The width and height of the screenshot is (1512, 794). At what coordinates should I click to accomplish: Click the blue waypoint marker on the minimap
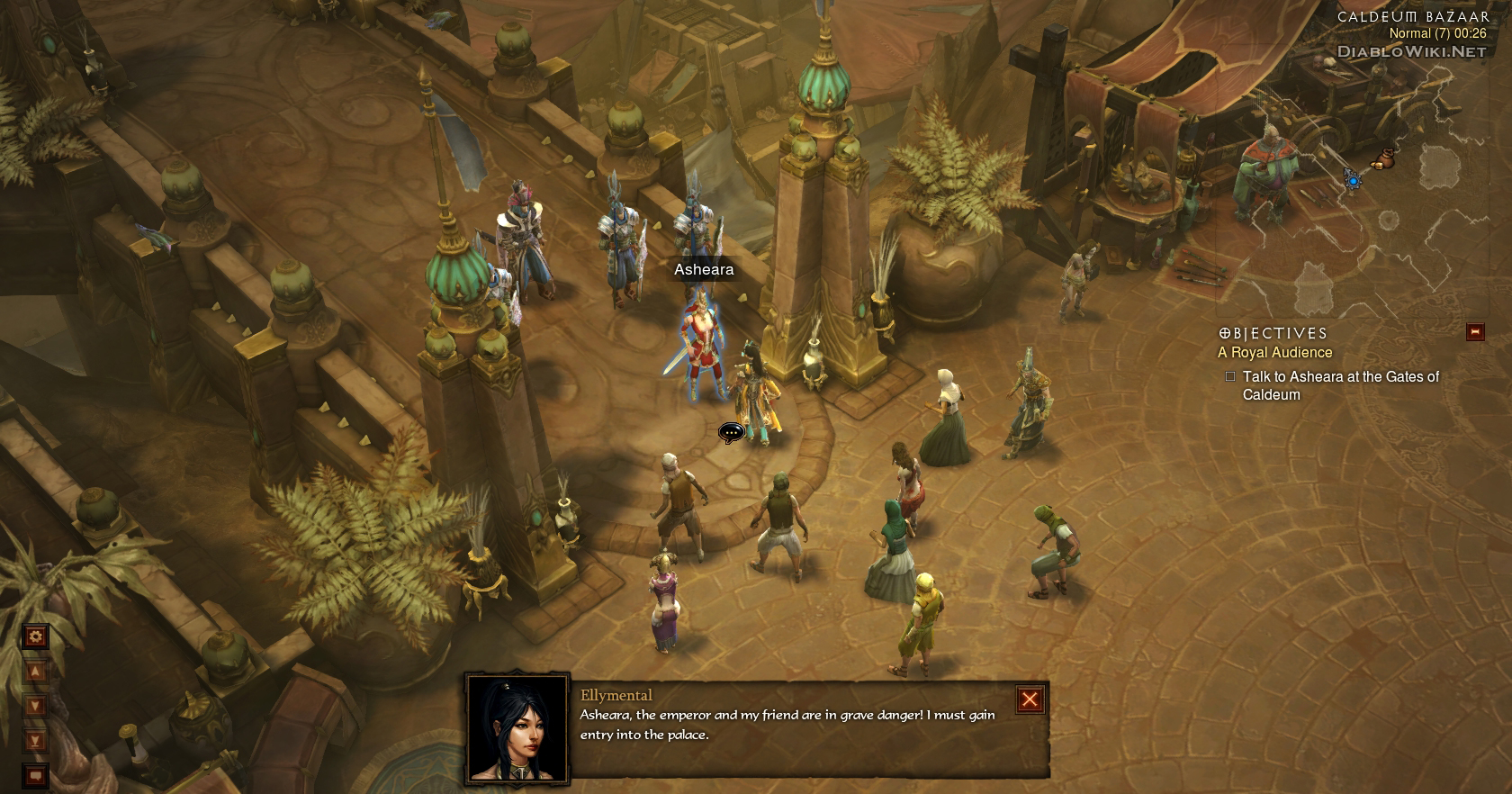1353,180
